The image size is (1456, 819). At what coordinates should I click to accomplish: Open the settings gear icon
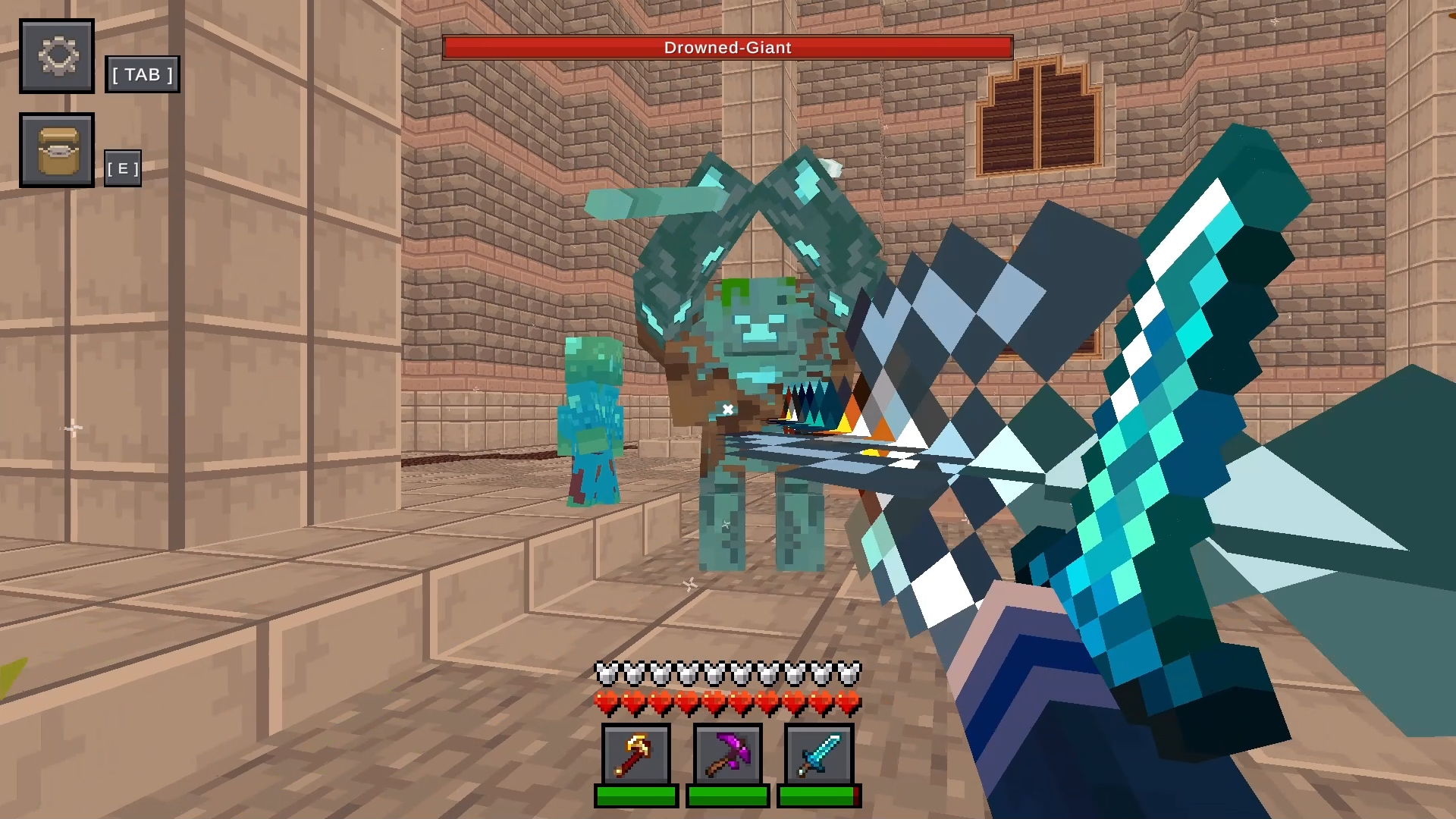tap(56, 56)
